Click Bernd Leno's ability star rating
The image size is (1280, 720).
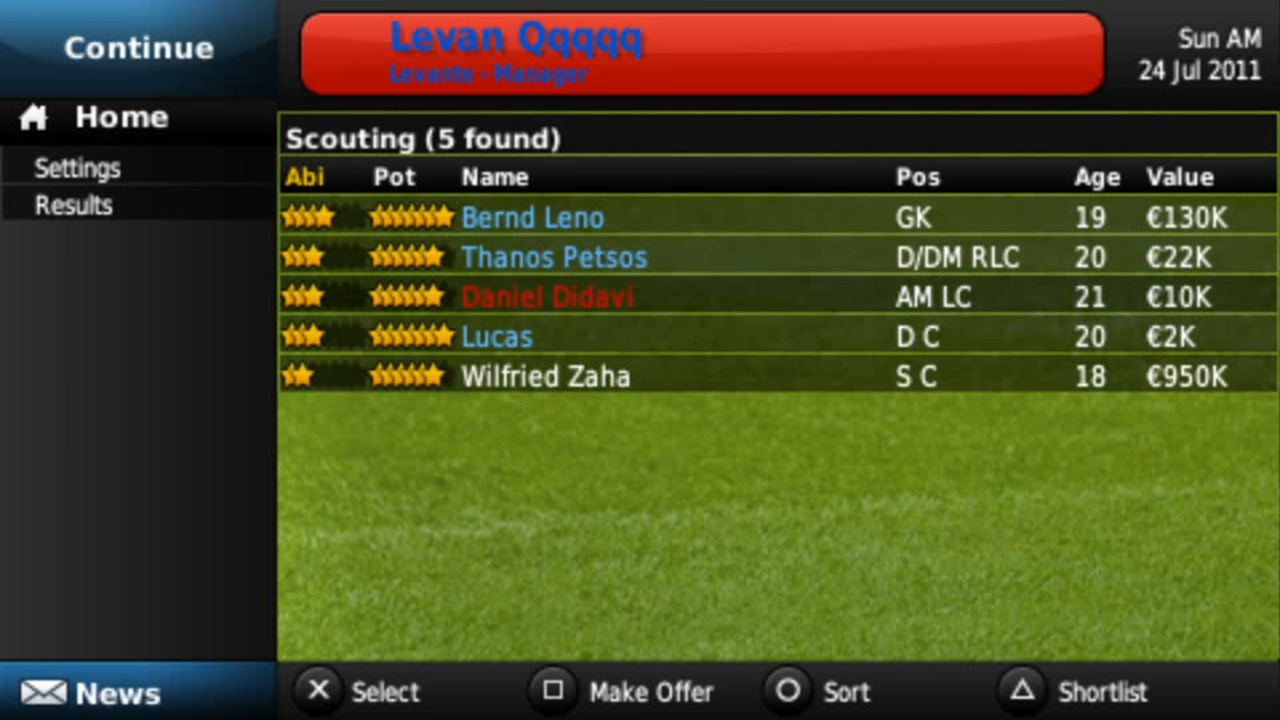tap(308, 217)
